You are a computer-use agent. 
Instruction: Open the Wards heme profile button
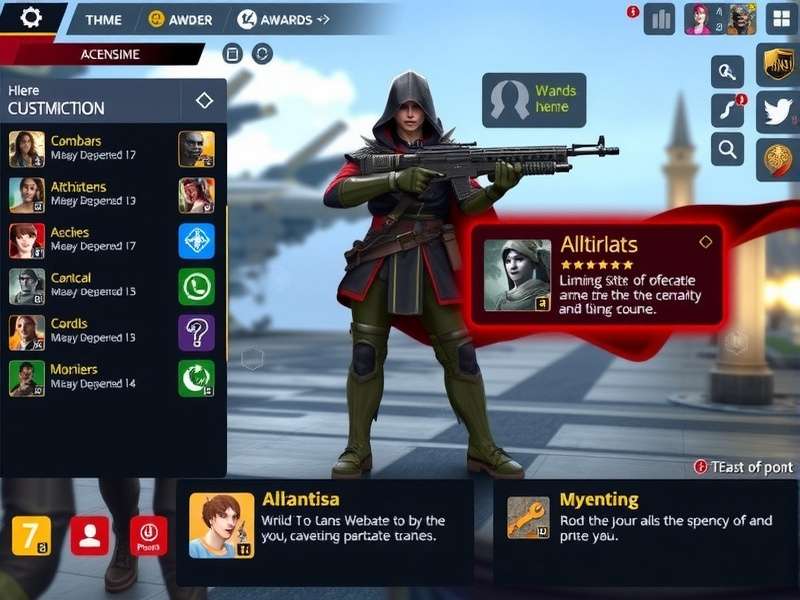click(x=534, y=100)
